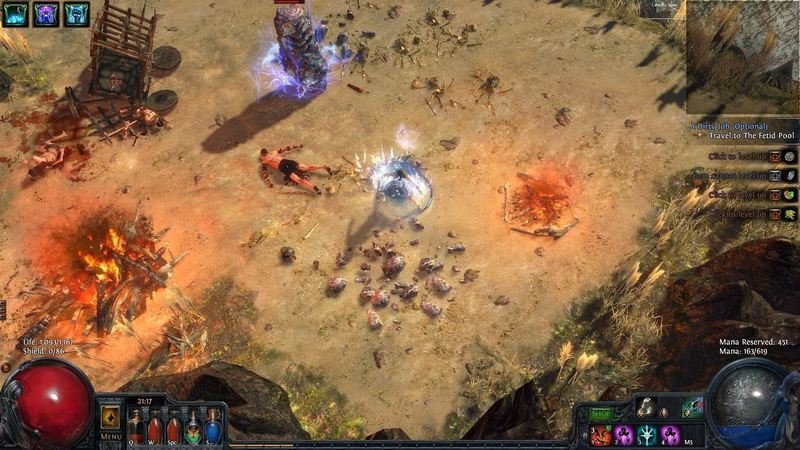Use the green-yellow flask in the flask bar
The height and width of the screenshot is (450, 800).
coord(193,428)
